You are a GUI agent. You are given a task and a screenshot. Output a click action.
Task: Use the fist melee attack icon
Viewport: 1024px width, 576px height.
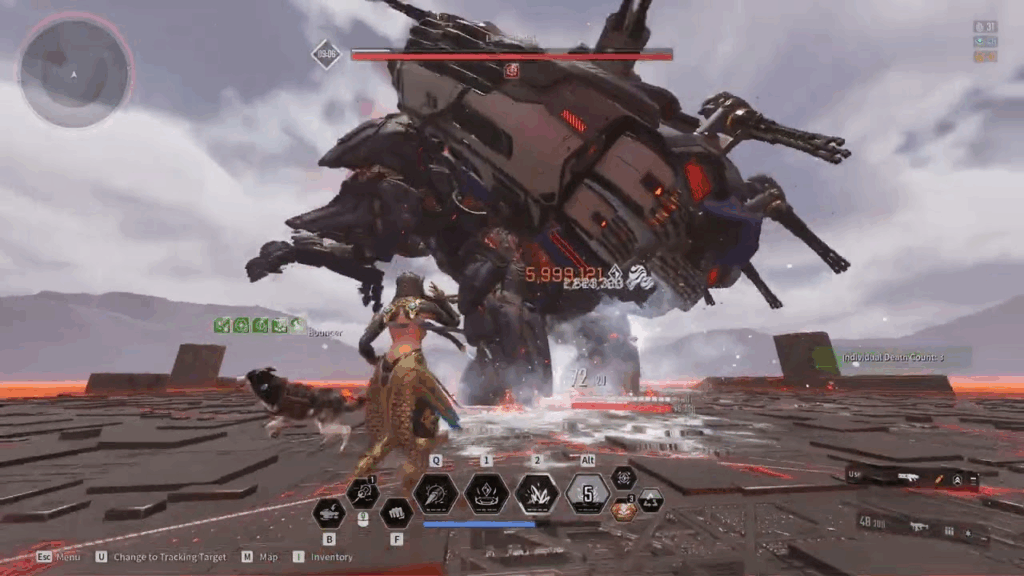point(396,514)
